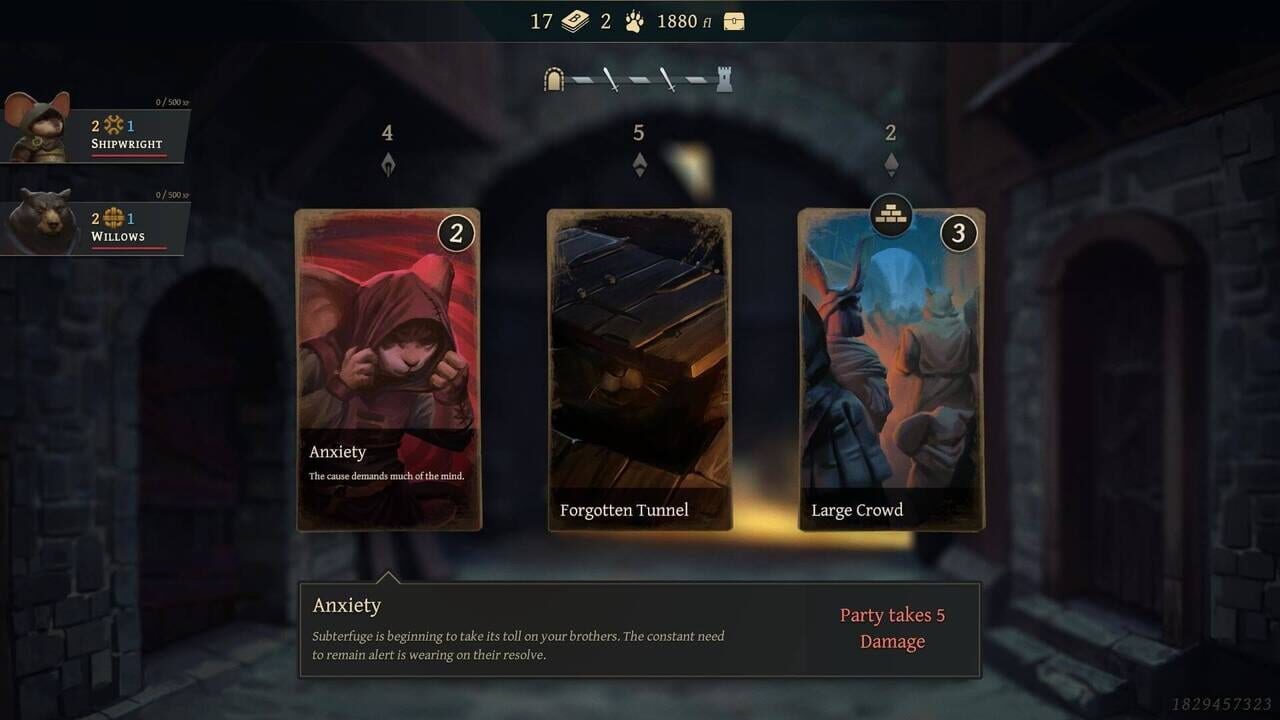Choose the Anxiety card
This screenshot has width=1280, height=720.
click(388, 370)
